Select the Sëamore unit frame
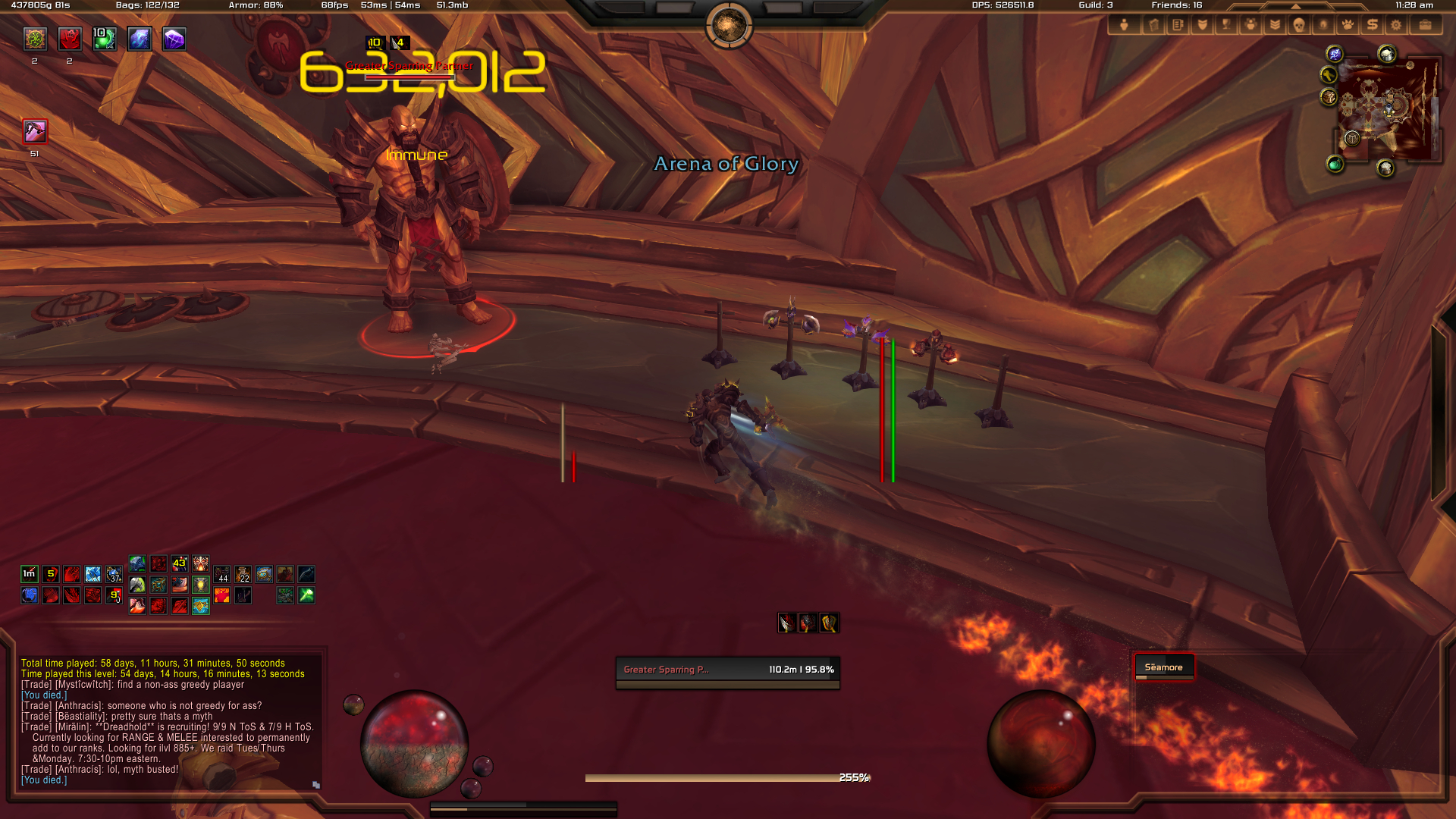Viewport: 1456px width, 819px height. click(1163, 667)
